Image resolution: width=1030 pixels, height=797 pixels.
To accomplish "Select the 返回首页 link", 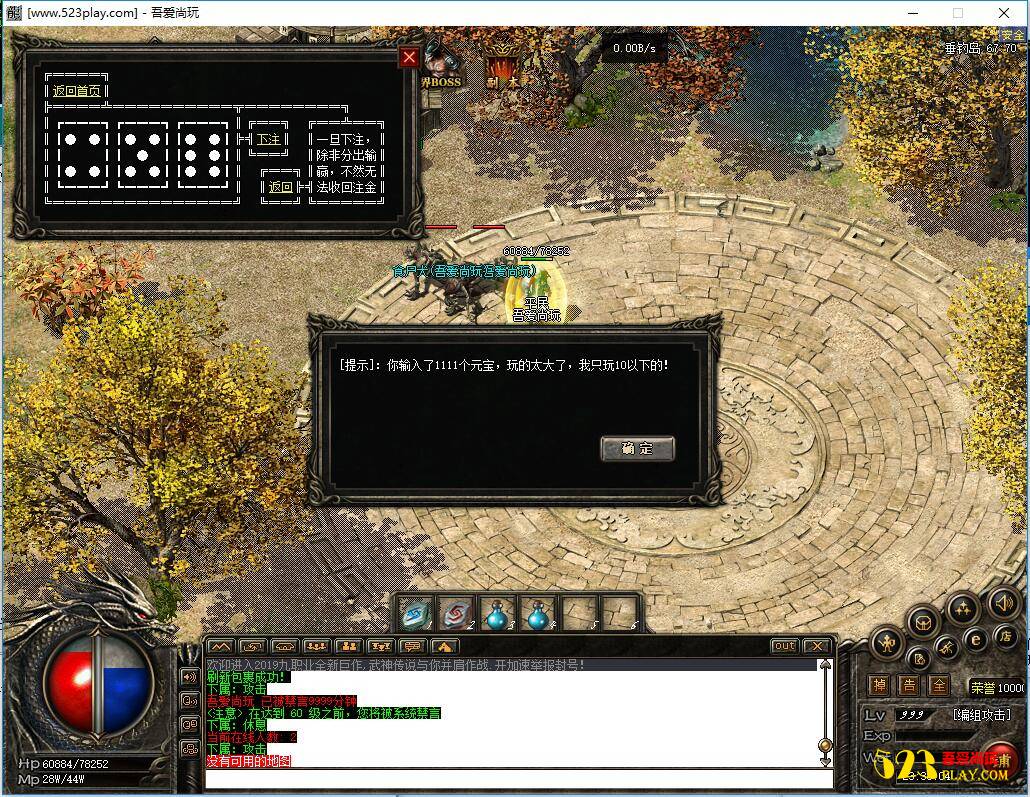I will (77, 91).
